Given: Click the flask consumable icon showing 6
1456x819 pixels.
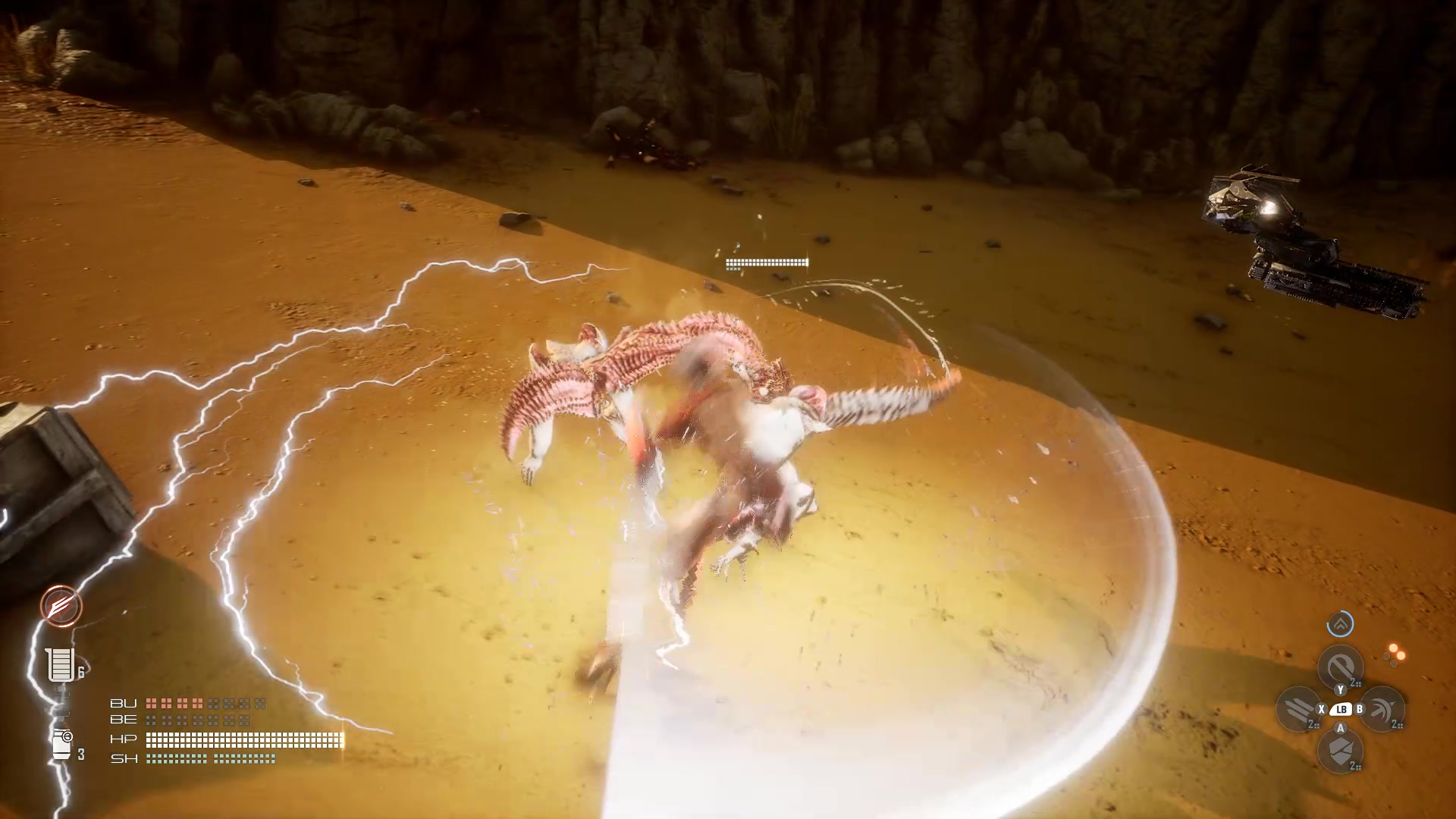Looking at the screenshot, I should 59,664.
